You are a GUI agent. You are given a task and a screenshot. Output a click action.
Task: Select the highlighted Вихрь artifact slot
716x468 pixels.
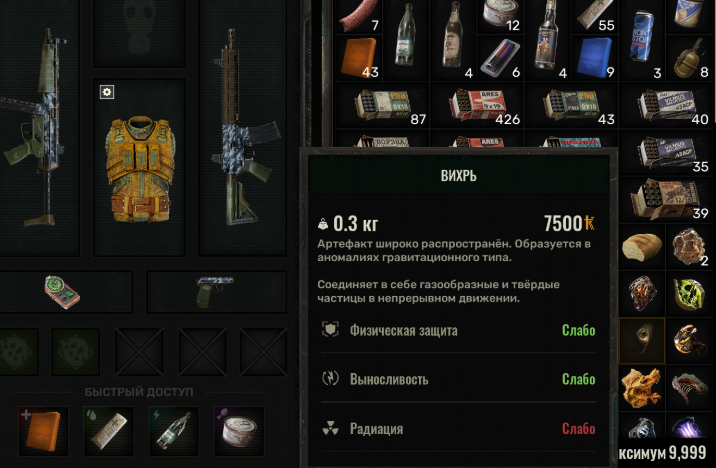click(639, 338)
